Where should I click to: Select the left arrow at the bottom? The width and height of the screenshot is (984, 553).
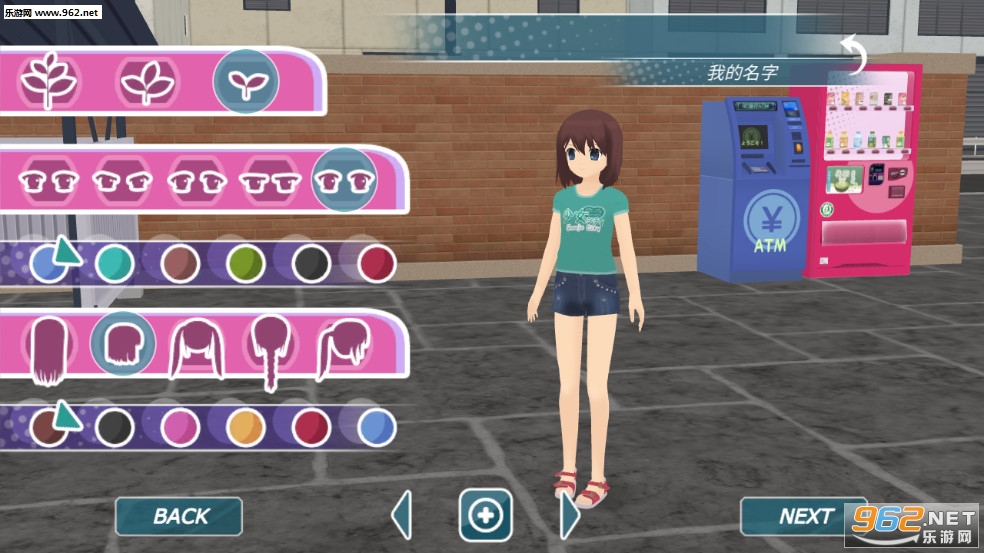(x=402, y=516)
